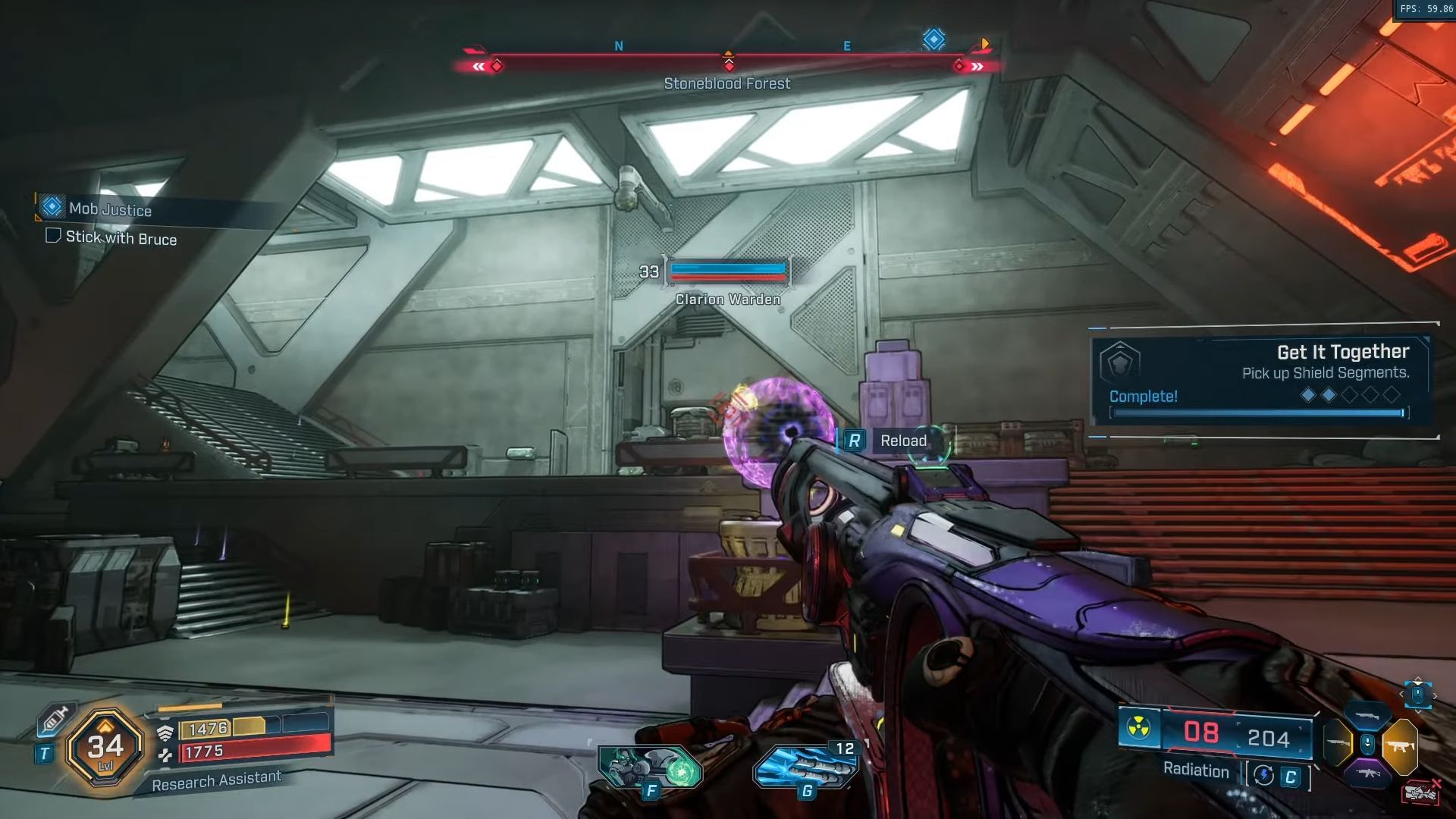Screen dimensions: 1456x819
Task: Select the Mob Justice quest tracker
Action: pyautogui.click(x=110, y=209)
